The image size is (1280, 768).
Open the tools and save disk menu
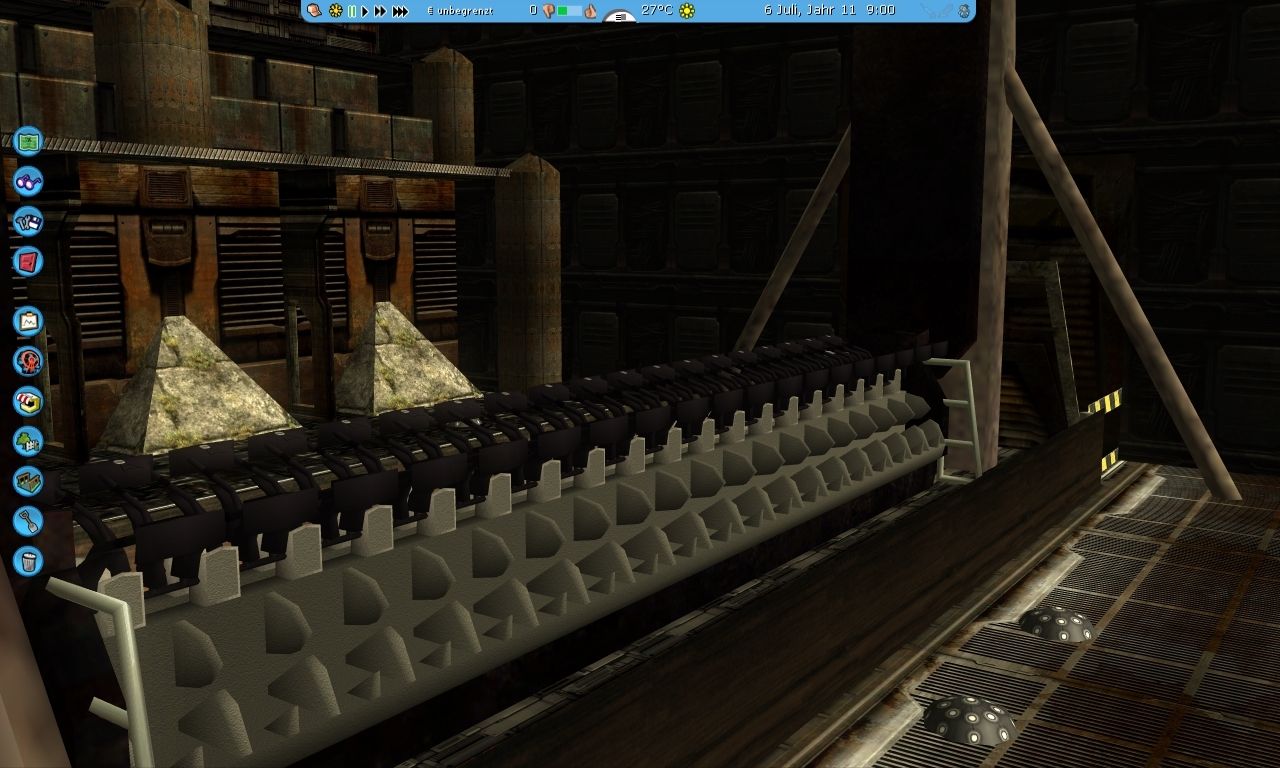[x=28, y=221]
